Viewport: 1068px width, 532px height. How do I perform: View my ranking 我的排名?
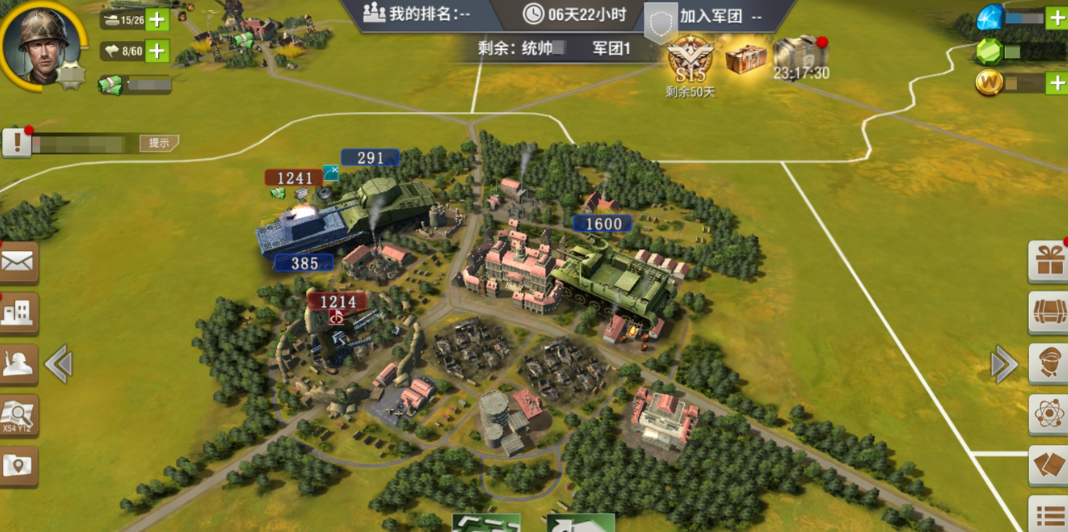(416, 14)
